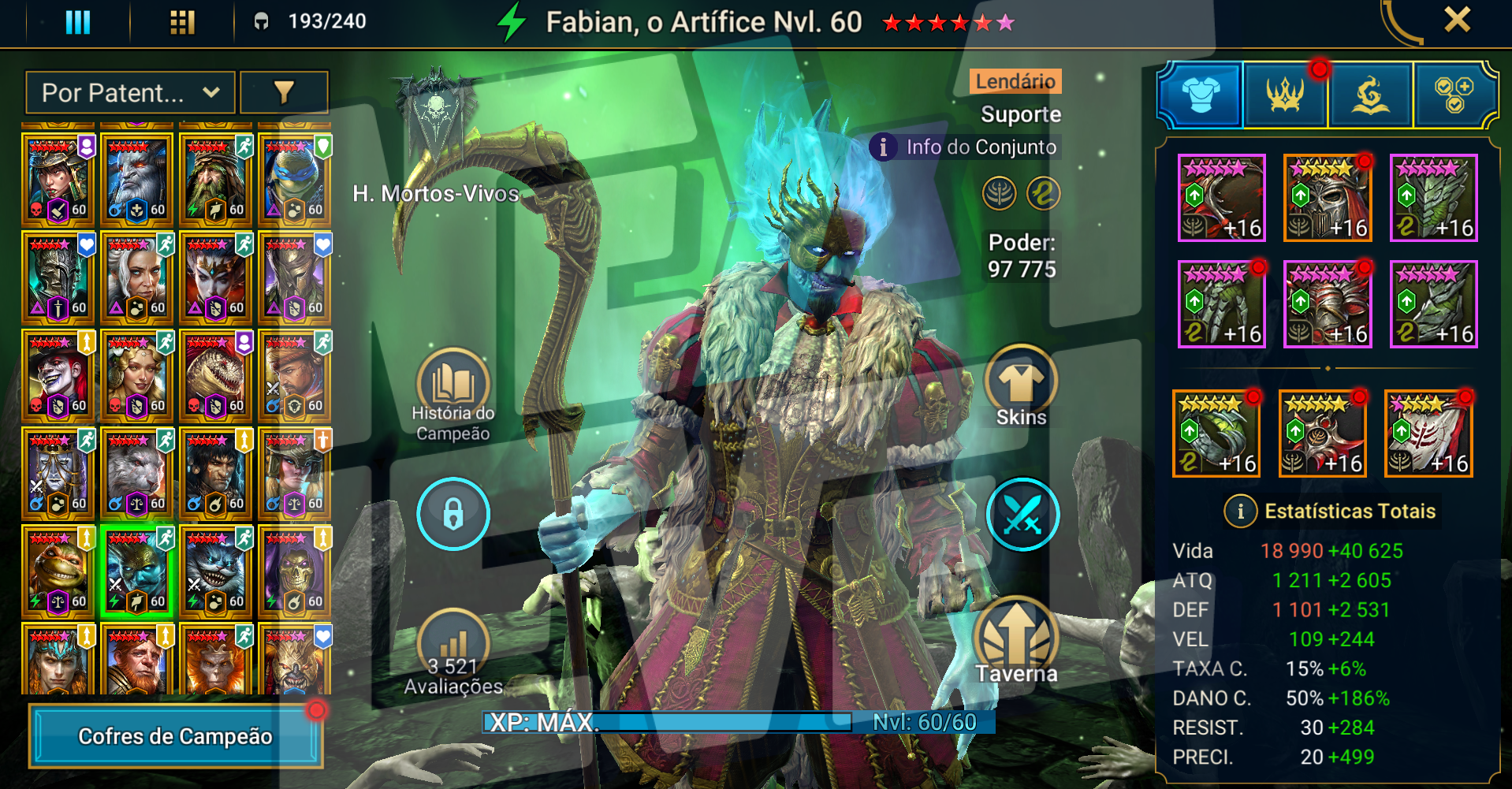Open the Estatísticas Totais info
1512x789 pixels.
tap(1240, 512)
